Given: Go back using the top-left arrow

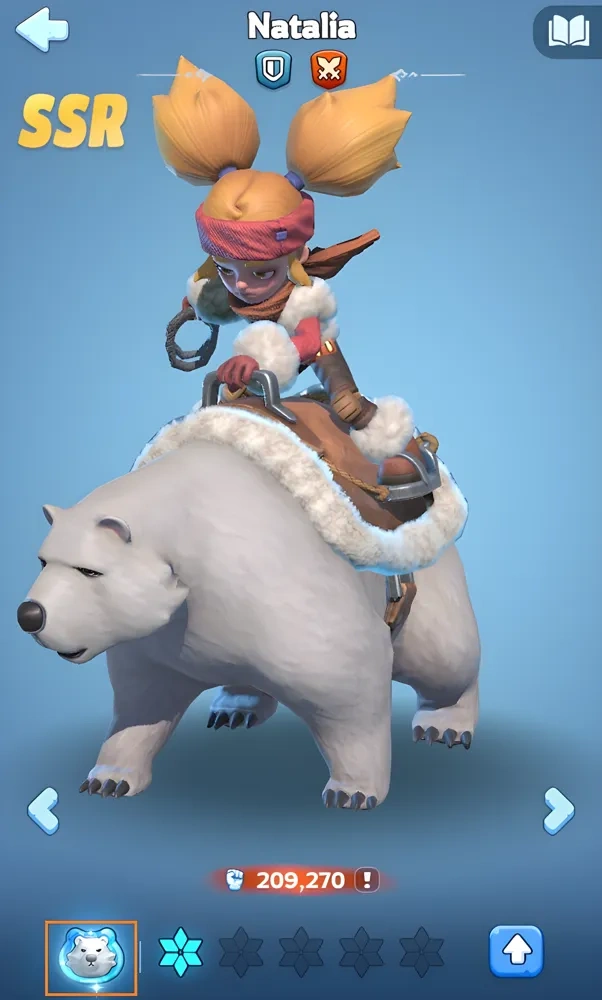Looking at the screenshot, I should (42, 29).
